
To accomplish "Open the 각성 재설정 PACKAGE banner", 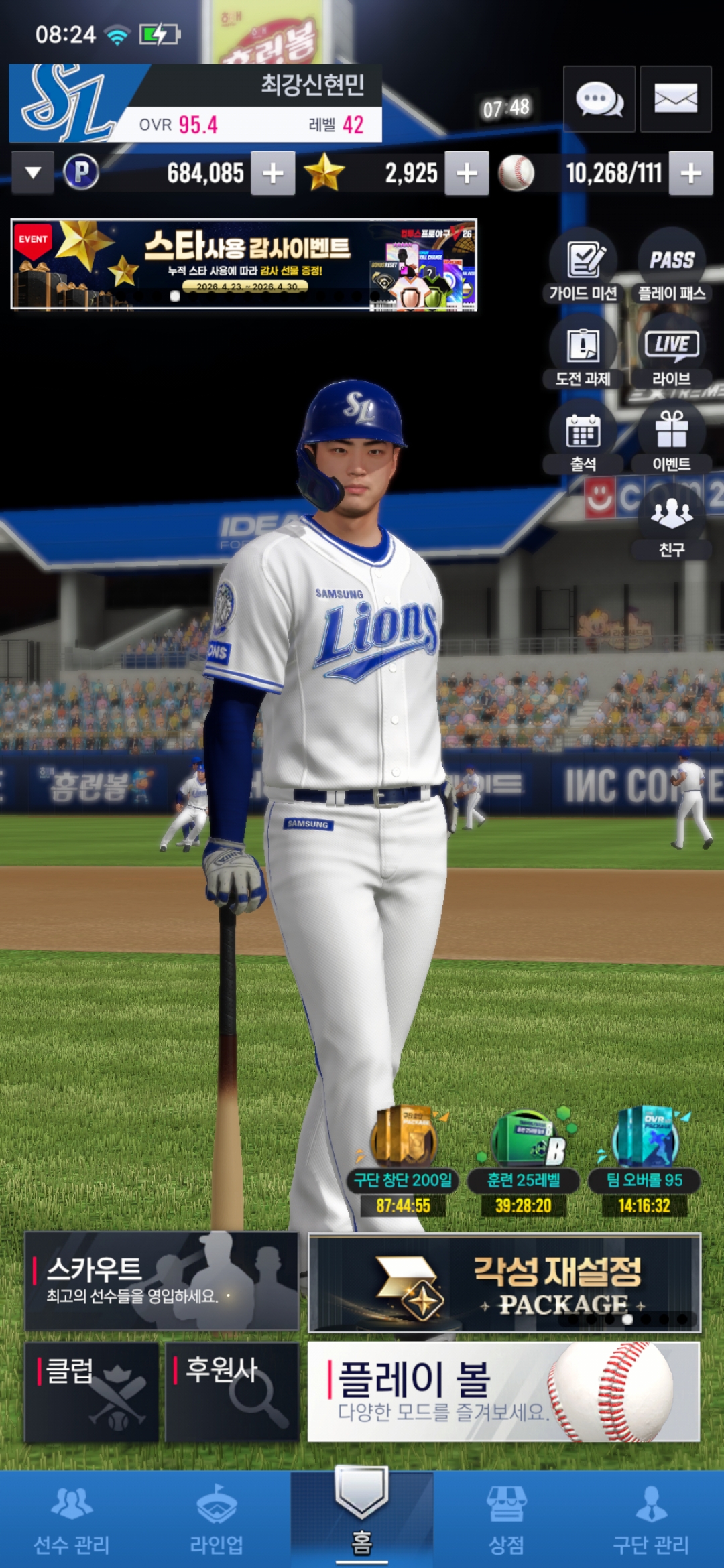I will [x=504, y=1283].
